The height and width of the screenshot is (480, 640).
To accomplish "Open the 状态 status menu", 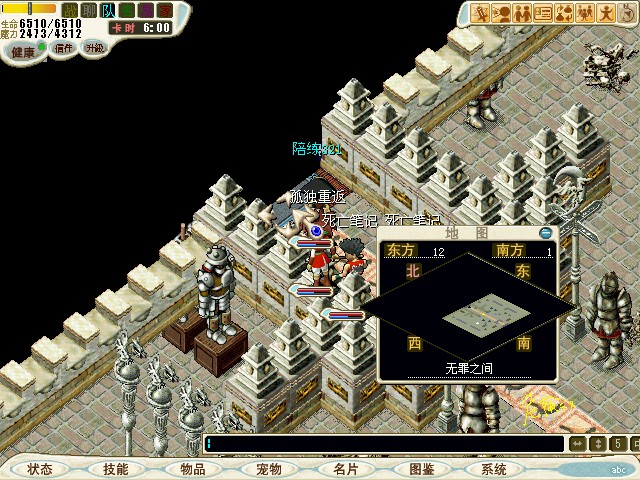I will (40, 468).
